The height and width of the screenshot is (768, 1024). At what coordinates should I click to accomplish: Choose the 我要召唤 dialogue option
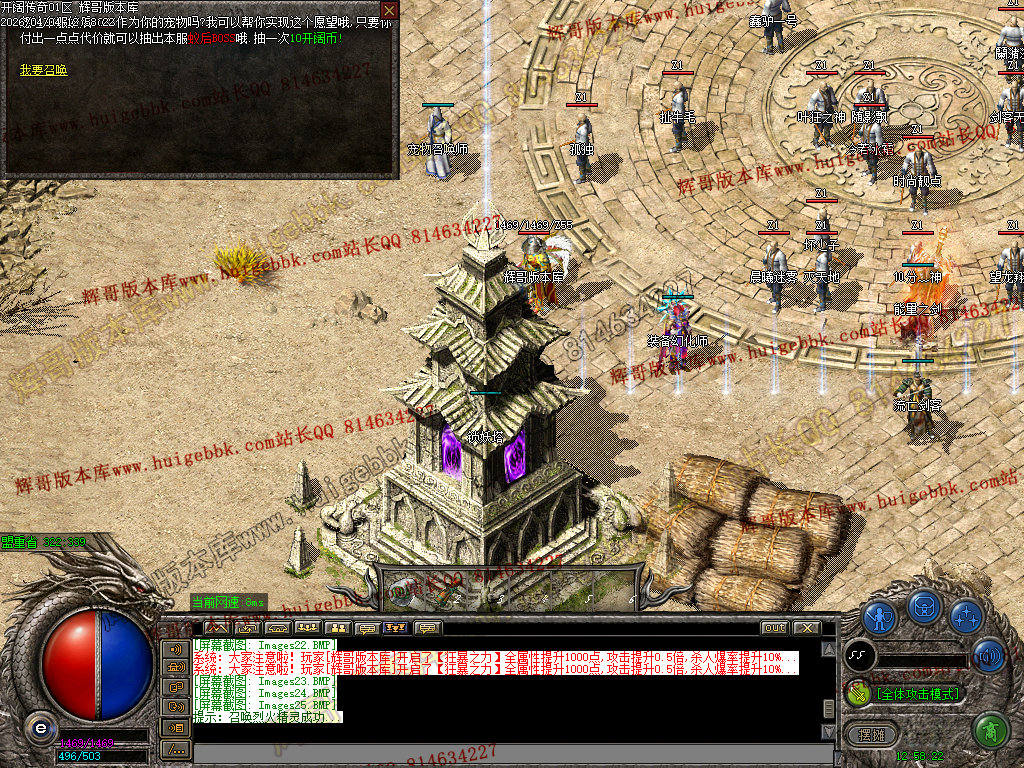tap(44, 70)
